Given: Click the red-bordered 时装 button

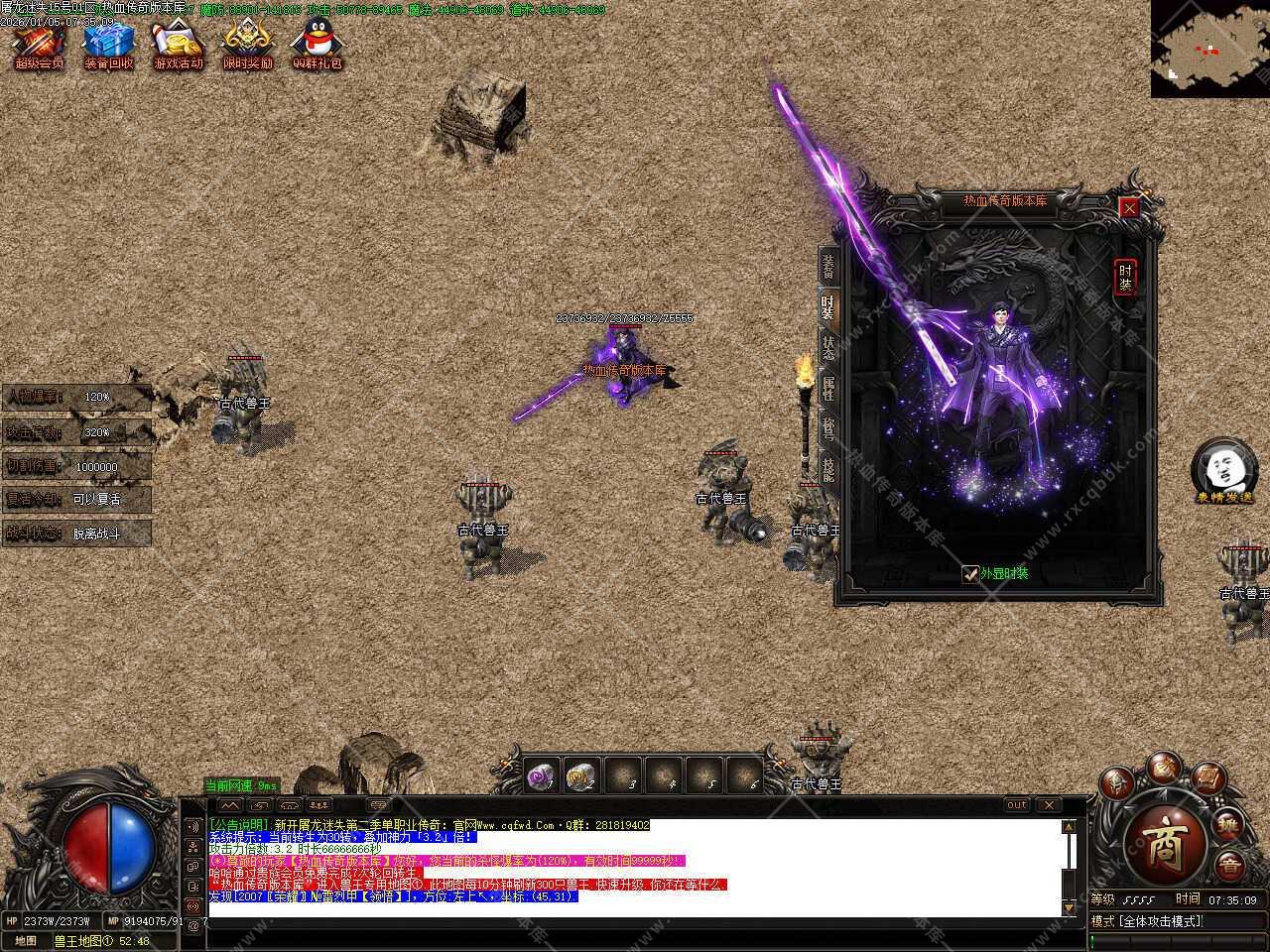Looking at the screenshot, I should tap(1125, 277).
